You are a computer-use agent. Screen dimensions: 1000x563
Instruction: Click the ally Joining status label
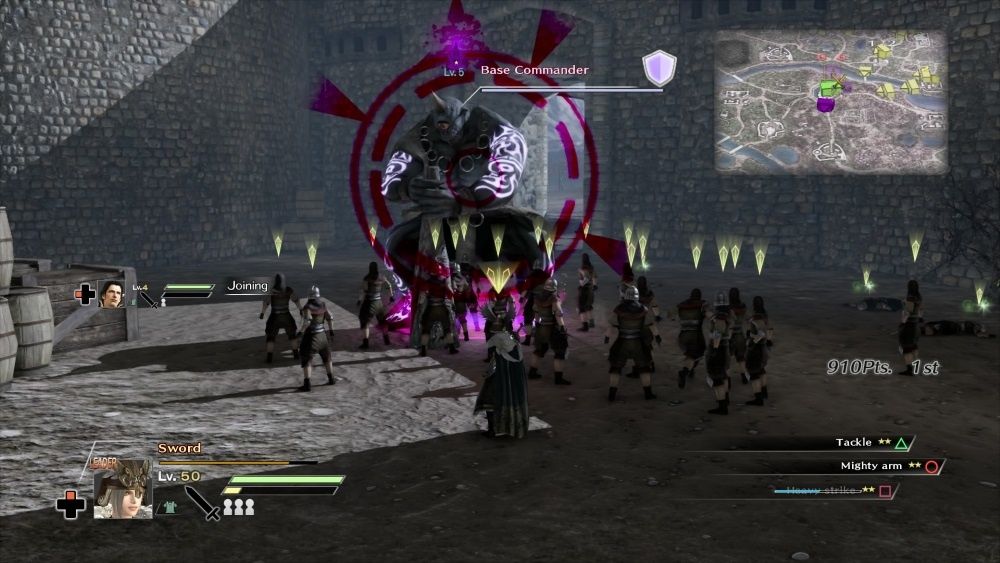247,286
